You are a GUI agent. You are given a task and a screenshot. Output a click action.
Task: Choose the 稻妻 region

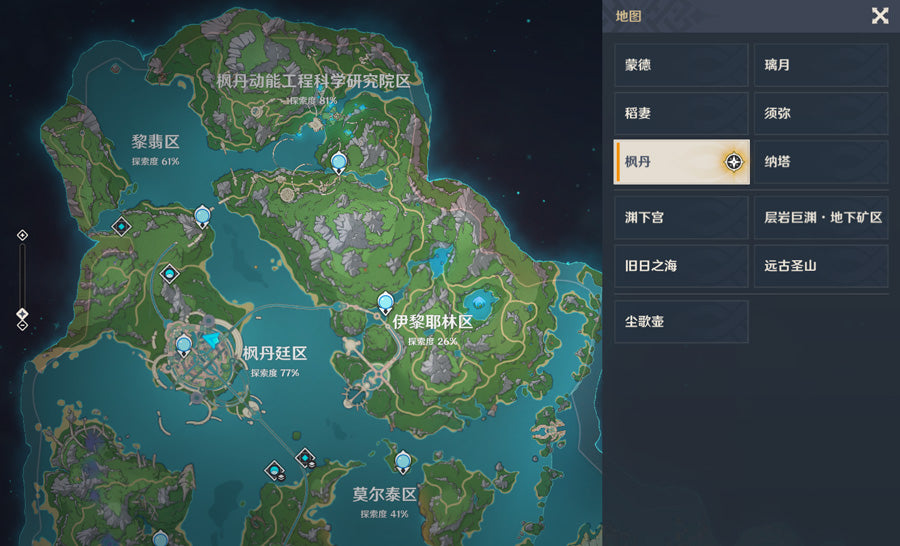681,113
